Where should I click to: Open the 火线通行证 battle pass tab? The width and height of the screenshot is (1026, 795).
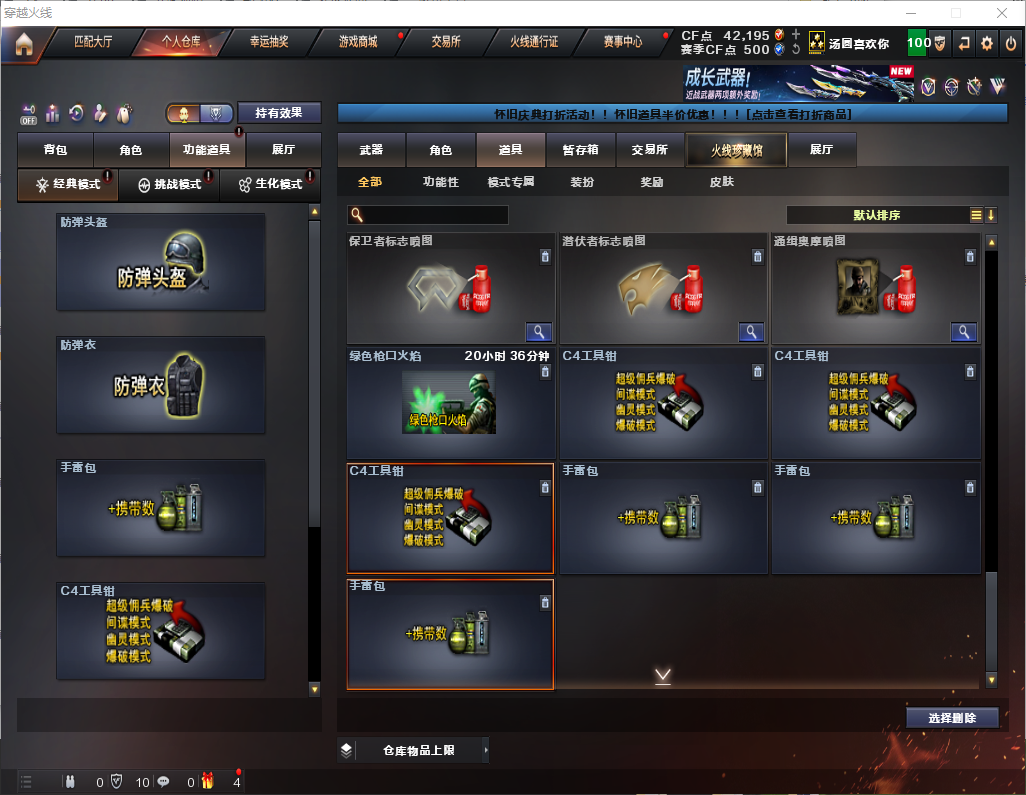(x=534, y=42)
